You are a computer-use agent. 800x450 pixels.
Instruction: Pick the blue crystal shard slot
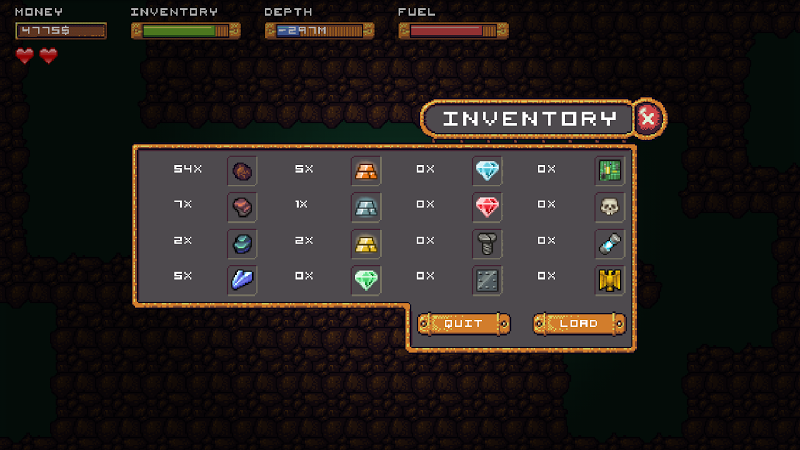pyautogui.click(x=242, y=281)
